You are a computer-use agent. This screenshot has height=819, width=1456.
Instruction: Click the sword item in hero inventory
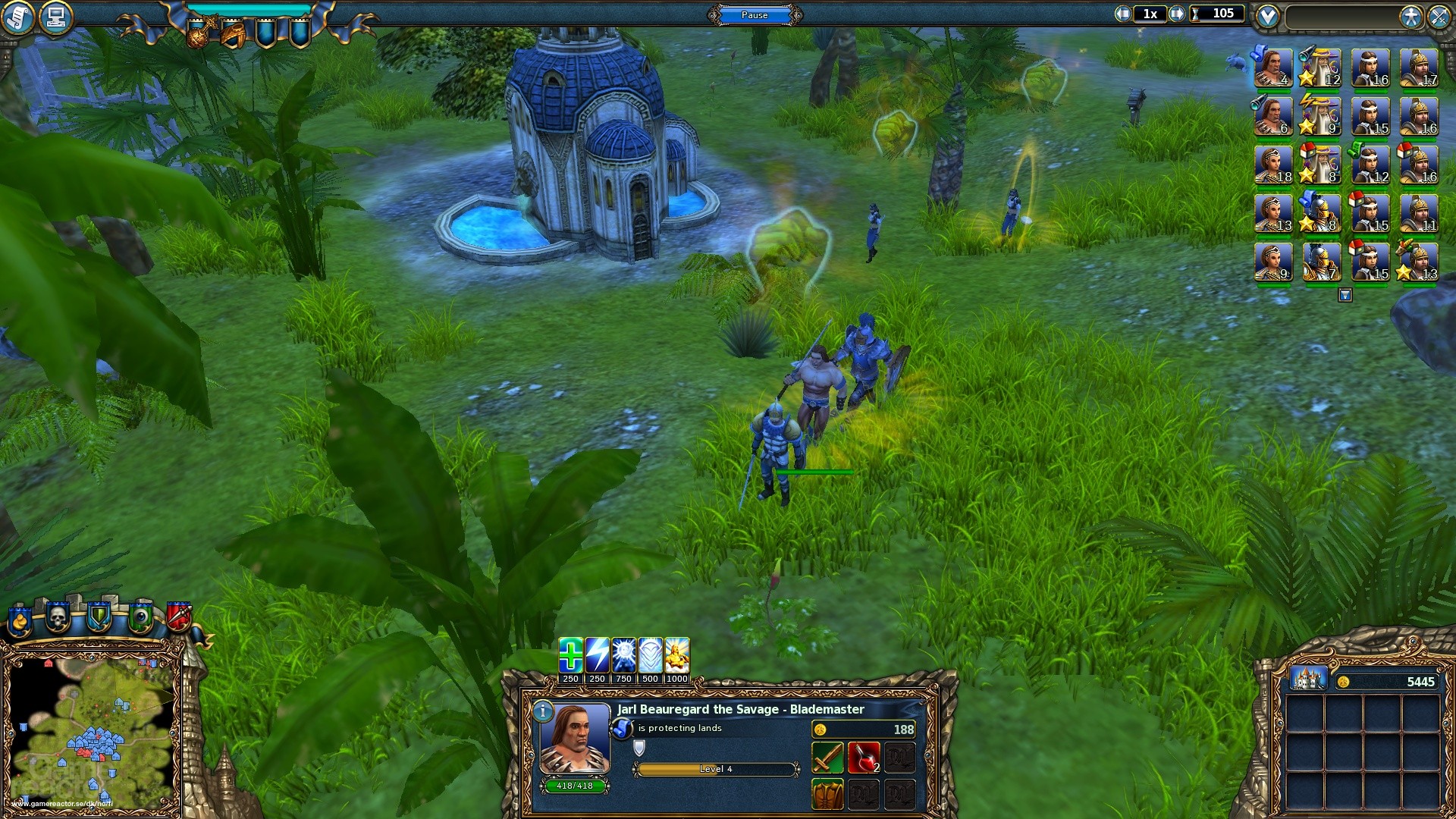pyautogui.click(x=828, y=755)
